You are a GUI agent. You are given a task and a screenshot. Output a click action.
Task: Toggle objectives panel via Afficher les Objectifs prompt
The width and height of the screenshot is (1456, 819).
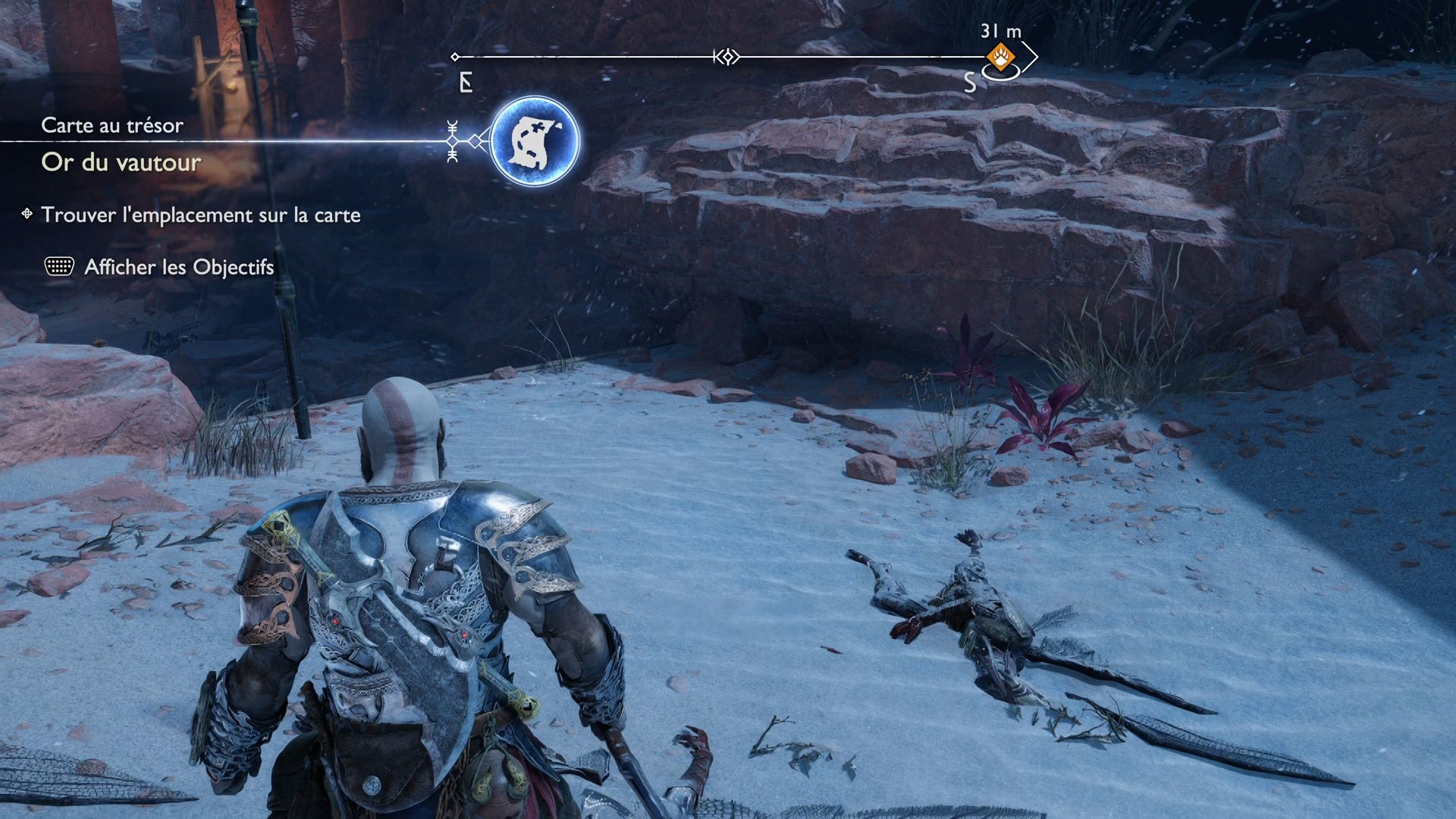point(177,268)
